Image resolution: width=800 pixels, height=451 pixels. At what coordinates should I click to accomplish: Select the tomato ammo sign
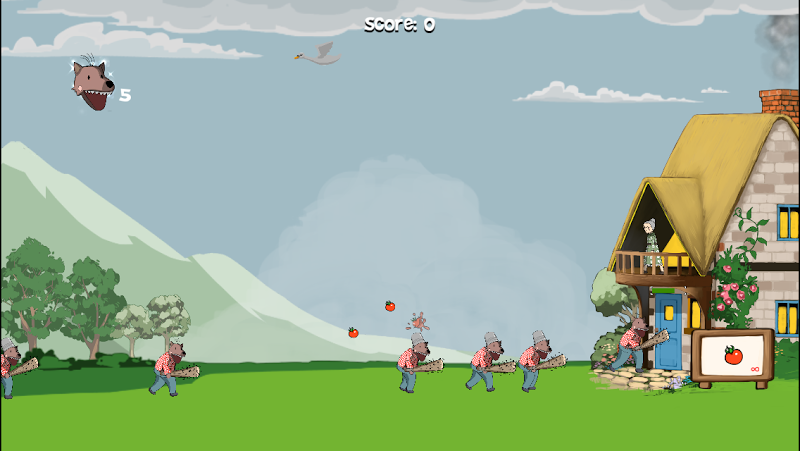point(733,357)
